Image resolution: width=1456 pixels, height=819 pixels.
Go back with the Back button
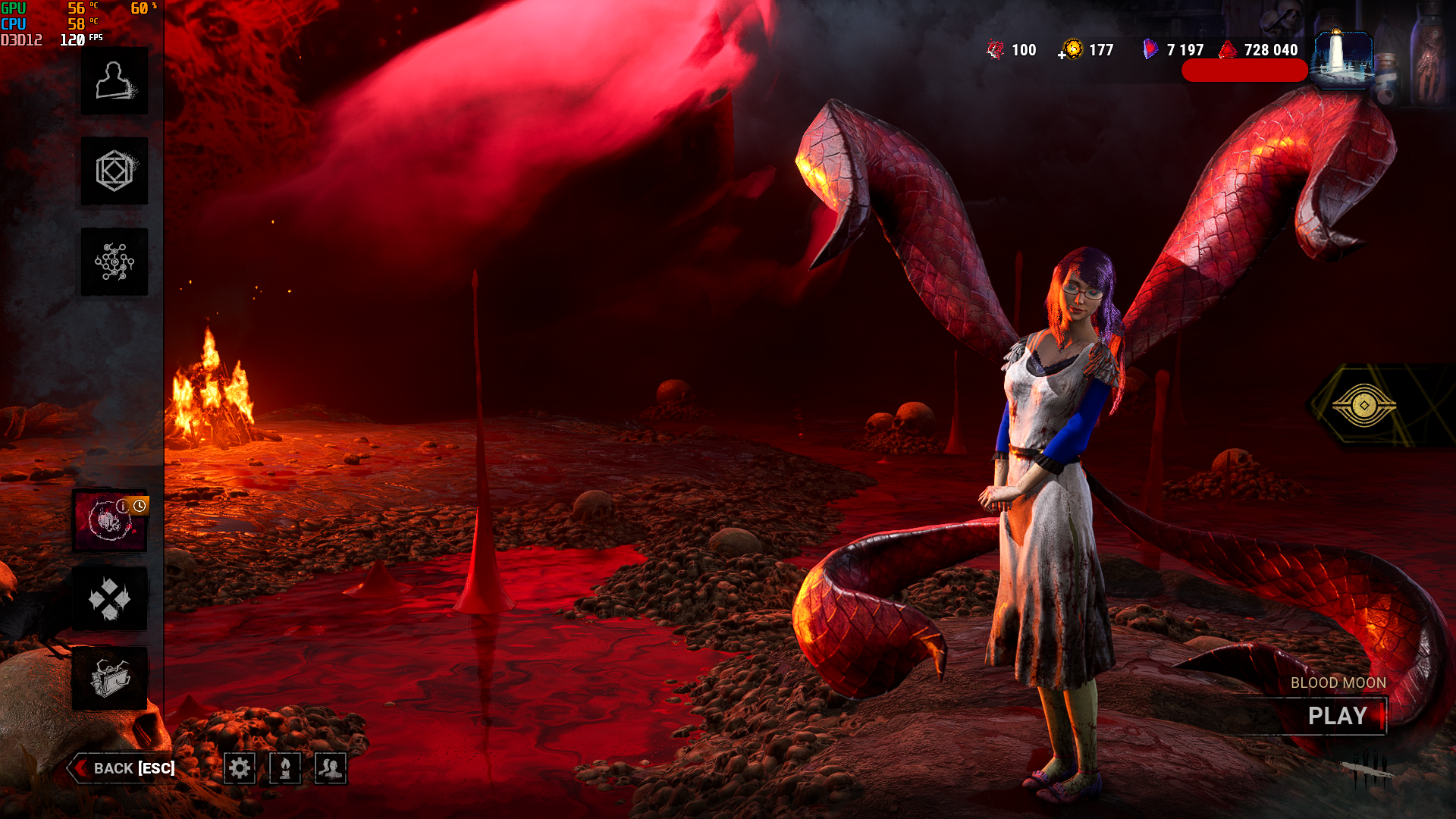coord(124,768)
